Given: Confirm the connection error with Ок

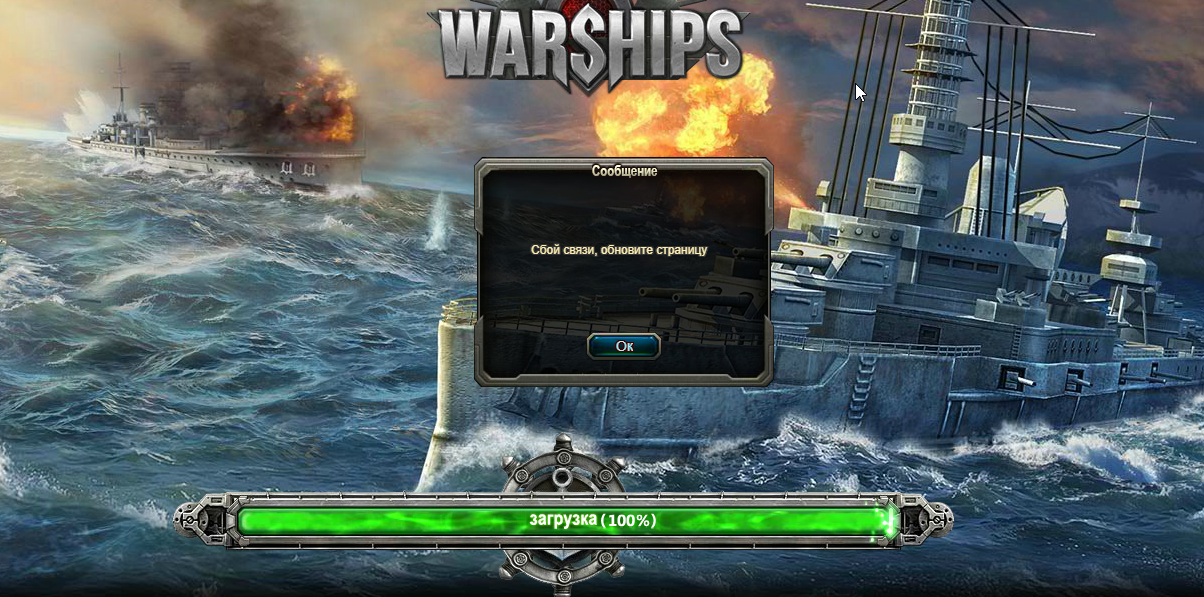Looking at the screenshot, I should point(624,346).
